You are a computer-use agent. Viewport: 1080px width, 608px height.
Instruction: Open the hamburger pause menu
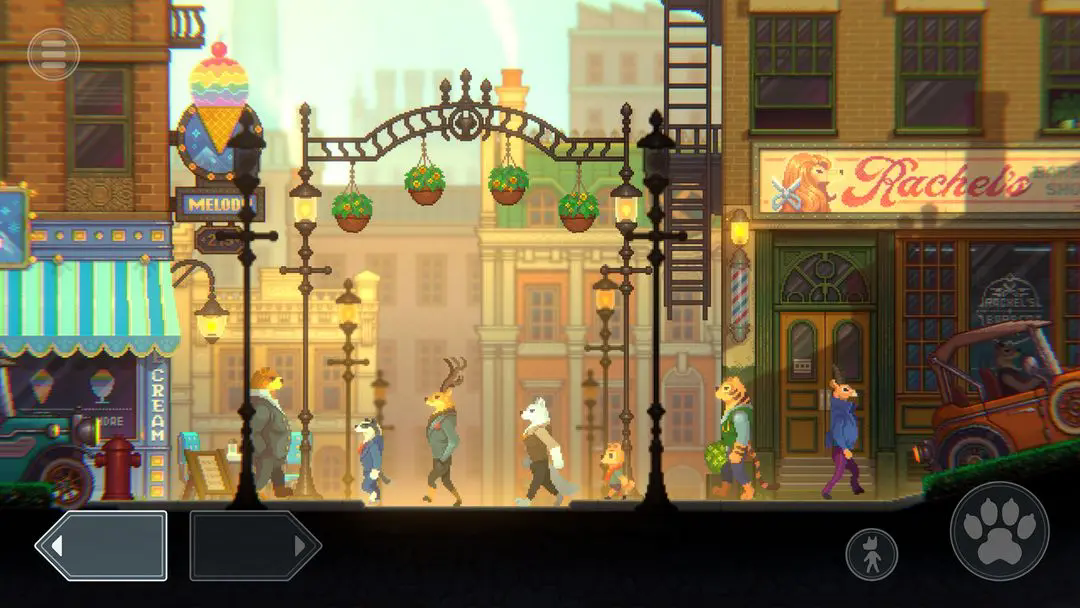(54, 54)
